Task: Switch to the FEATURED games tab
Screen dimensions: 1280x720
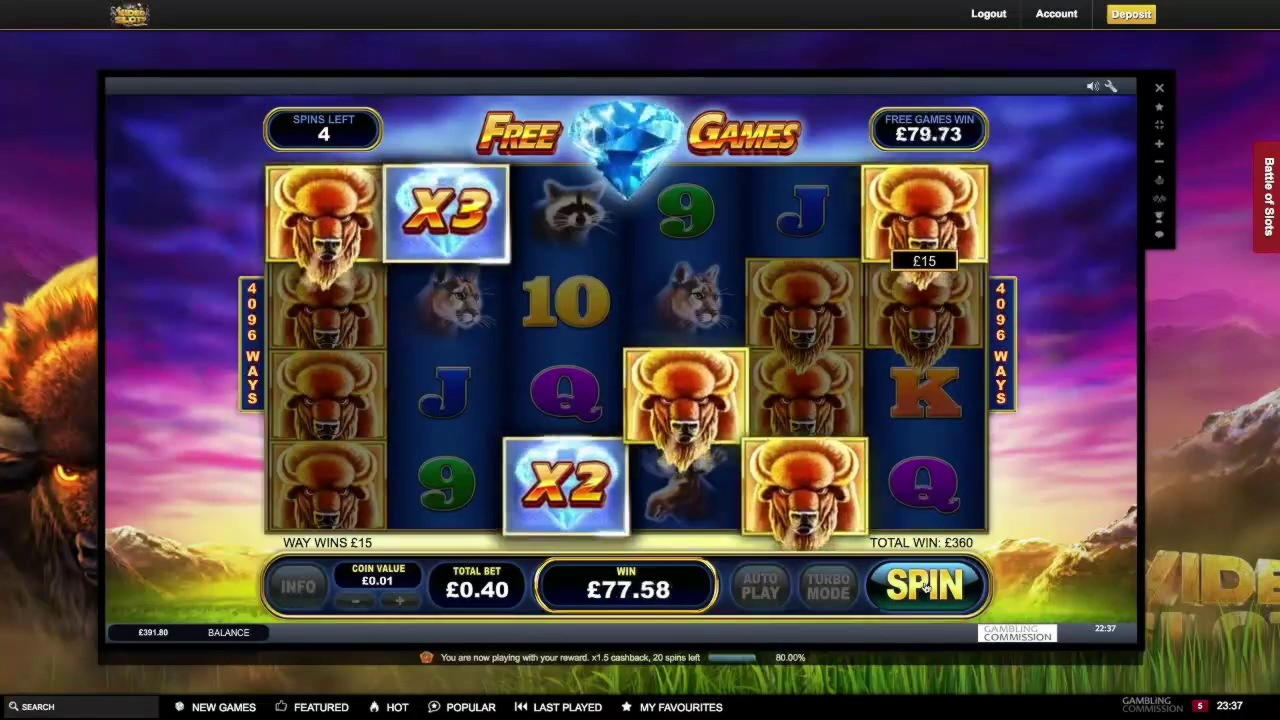Action: [312, 707]
